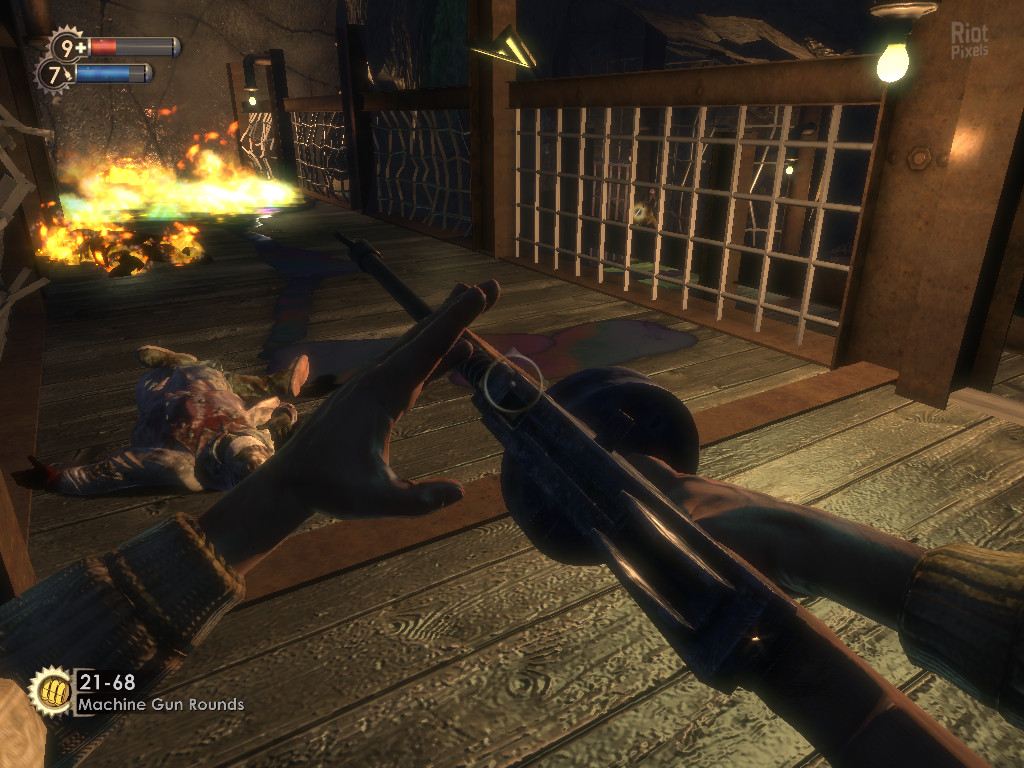The image size is (1024, 768).
Task: Click the Machine Gun Rounds ammo icon
Action: pyautogui.click(x=50, y=690)
